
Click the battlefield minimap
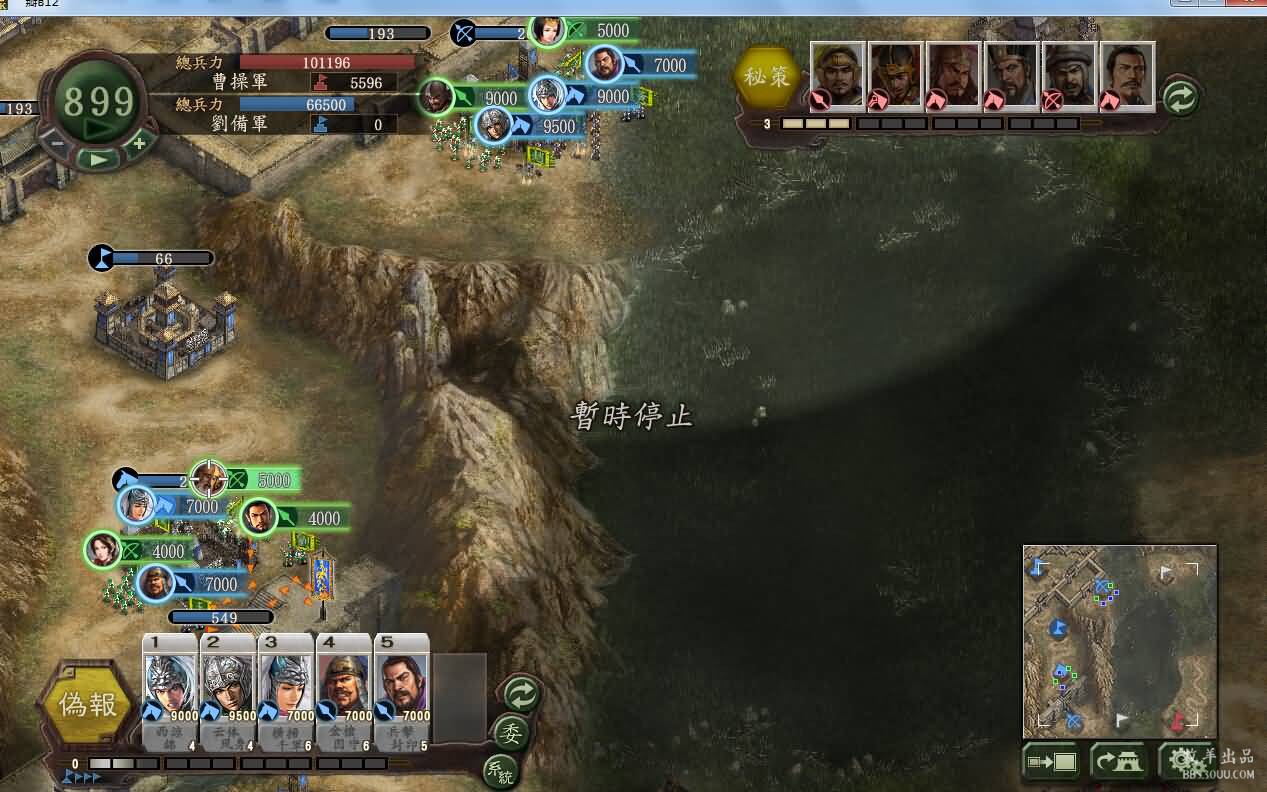tap(1119, 640)
